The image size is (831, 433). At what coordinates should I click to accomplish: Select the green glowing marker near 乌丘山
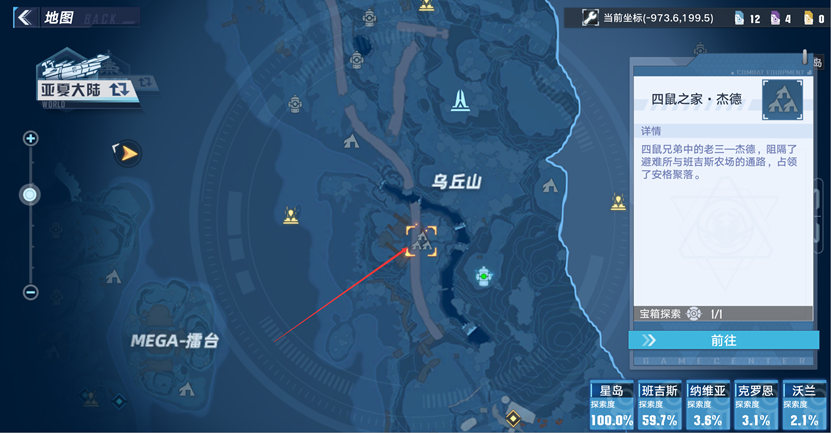[x=484, y=275]
